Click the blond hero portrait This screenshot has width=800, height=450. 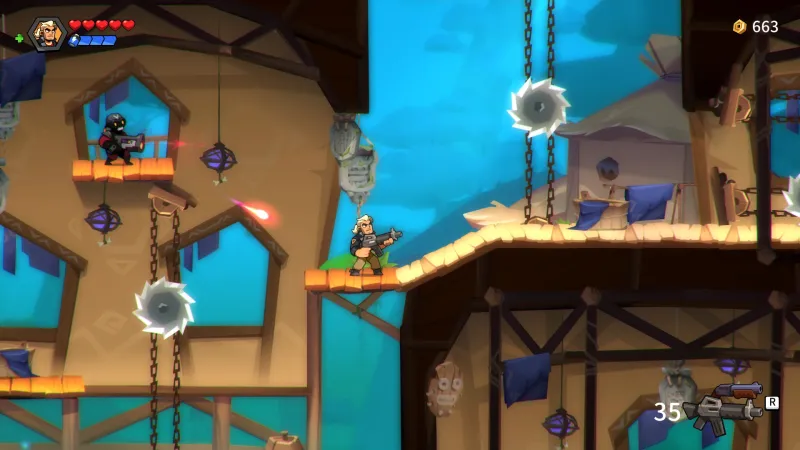pos(46,34)
